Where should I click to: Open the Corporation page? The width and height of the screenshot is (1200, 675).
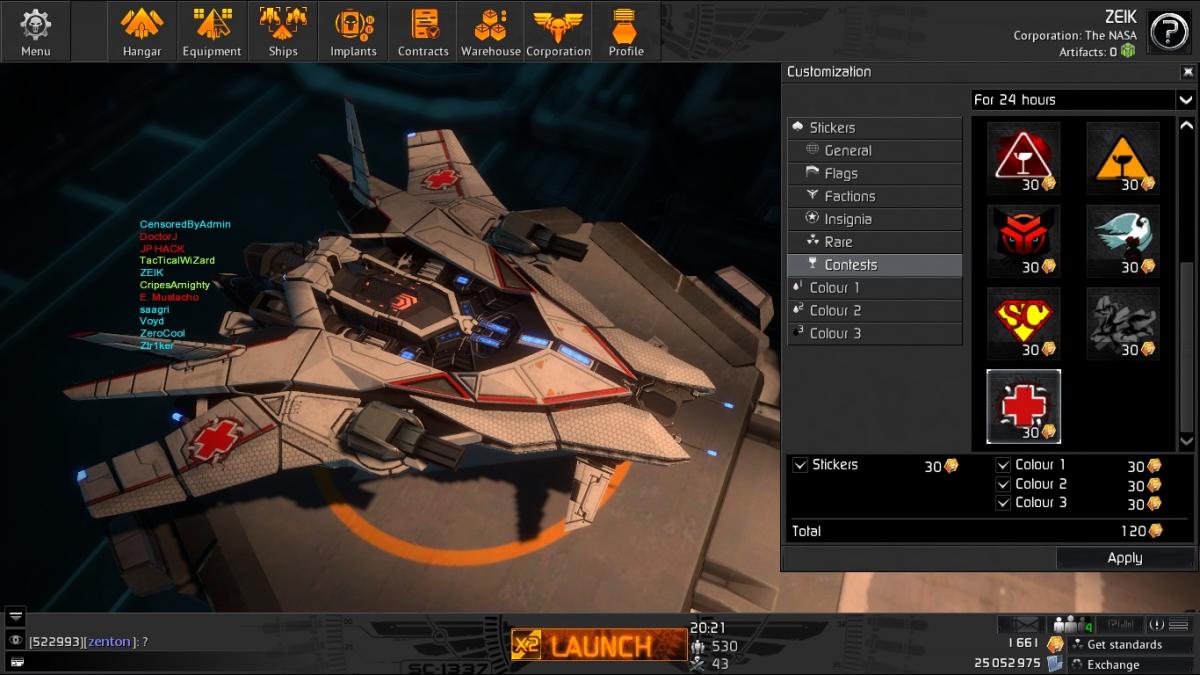click(x=558, y=31)
